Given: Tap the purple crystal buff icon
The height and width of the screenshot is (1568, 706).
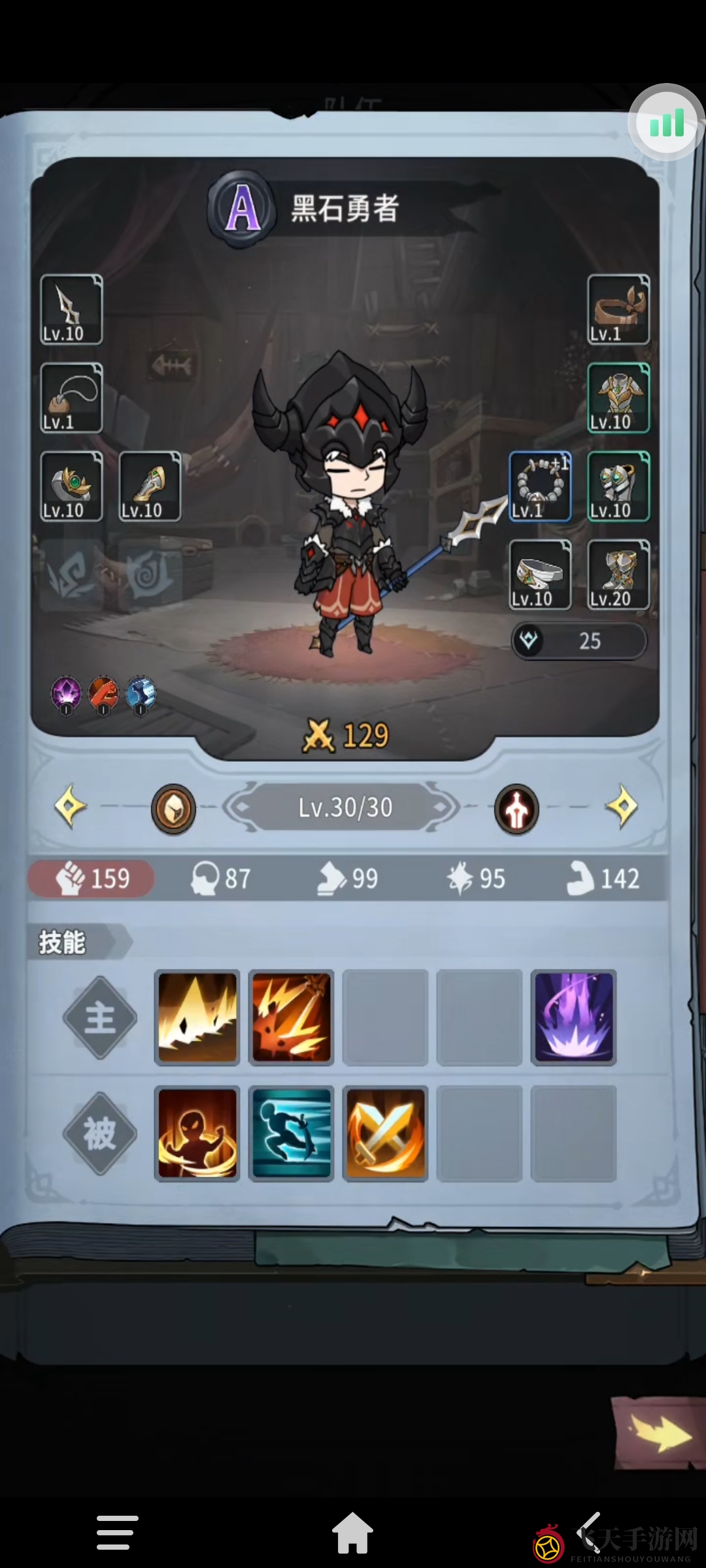Looking at the screenshot, I should (x=66, y=694).
